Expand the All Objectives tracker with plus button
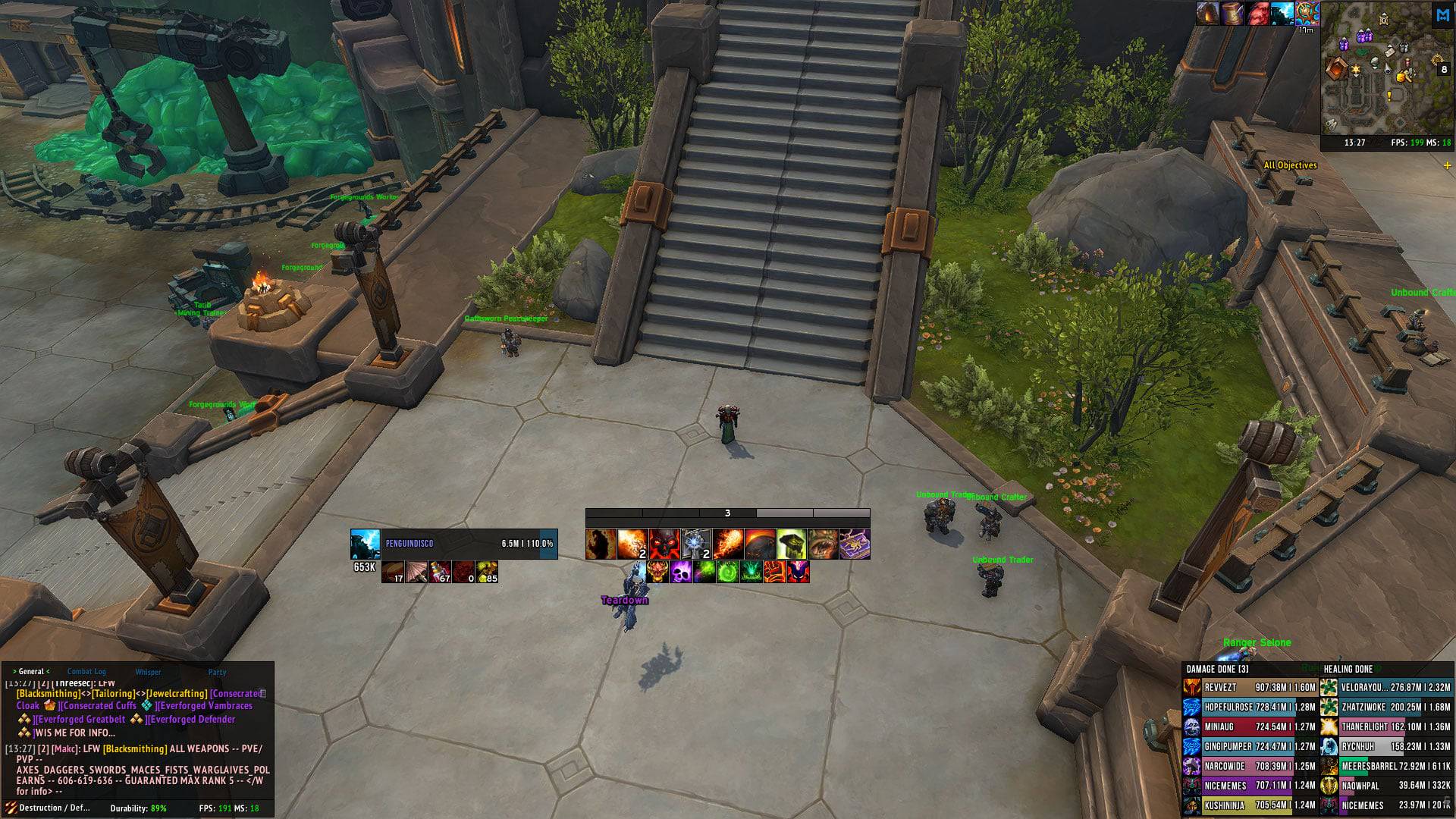This screenshot has width=1456, height=819. click(1447, 165)
